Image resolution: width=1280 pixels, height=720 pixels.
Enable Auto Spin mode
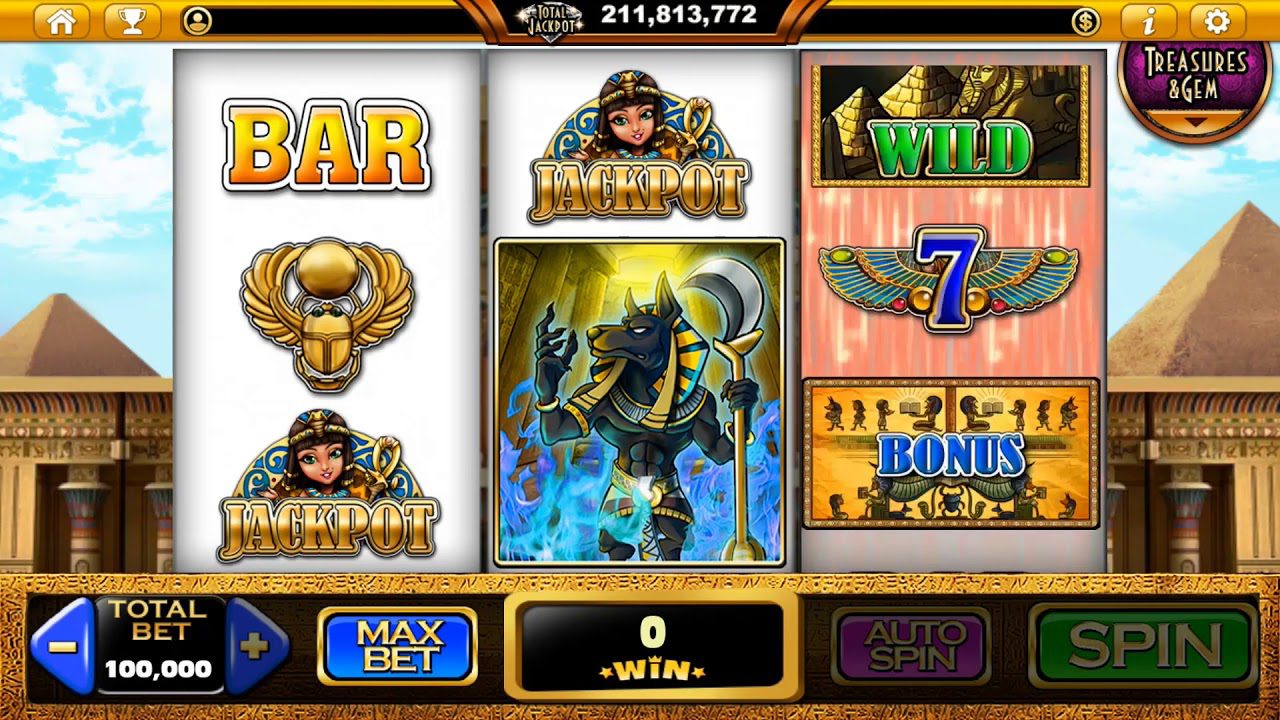click(x=913, y=644)
